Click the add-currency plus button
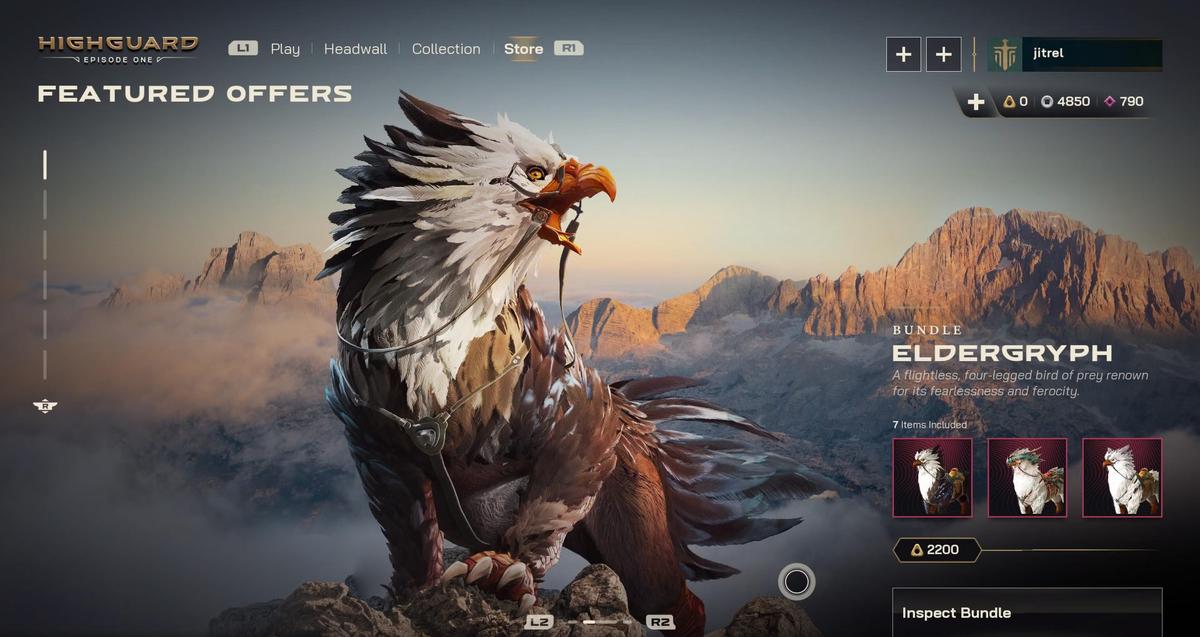1200x637 pixels. [x=976, y=102]
